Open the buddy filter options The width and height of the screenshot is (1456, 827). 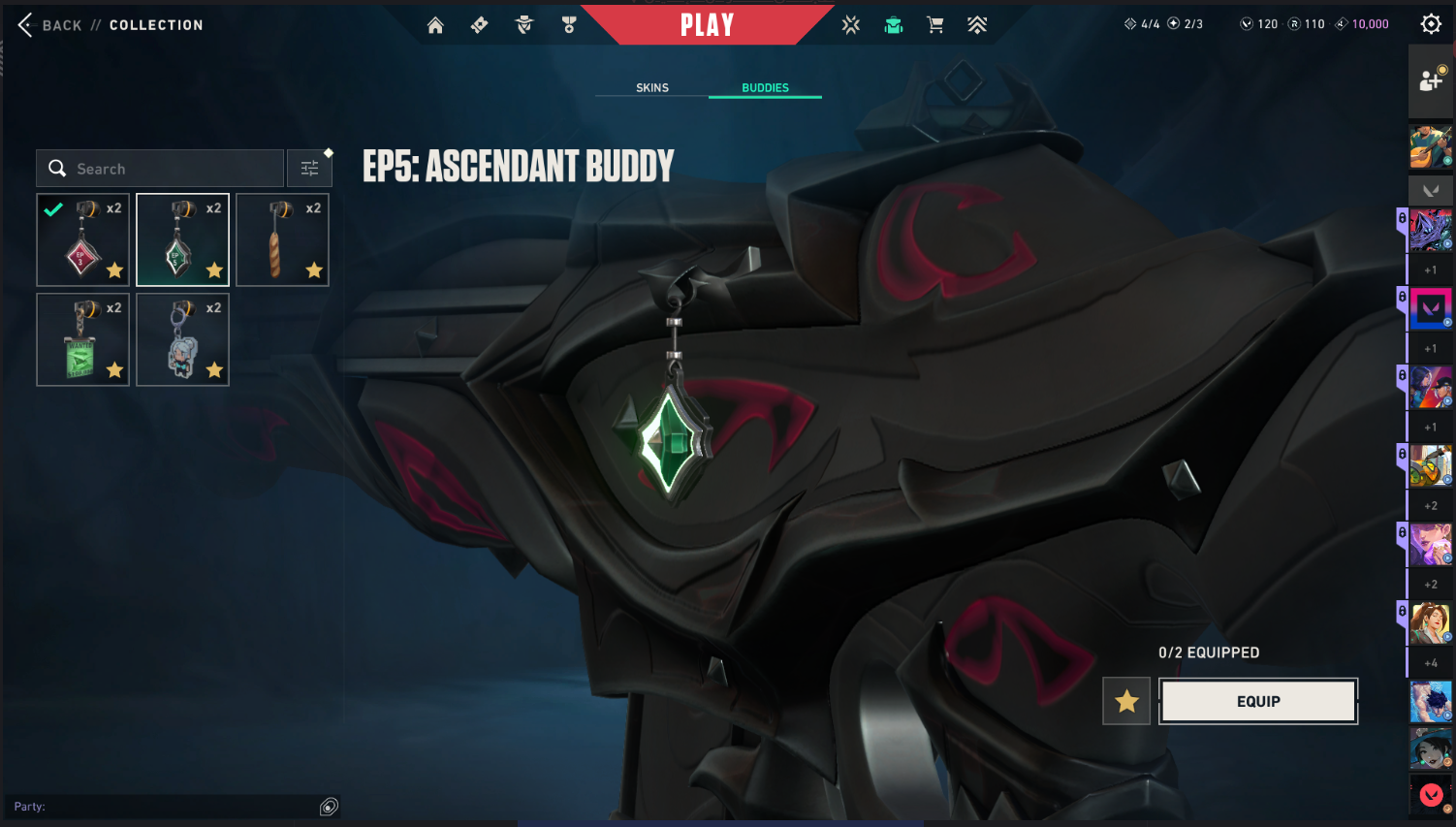(310, 169)
